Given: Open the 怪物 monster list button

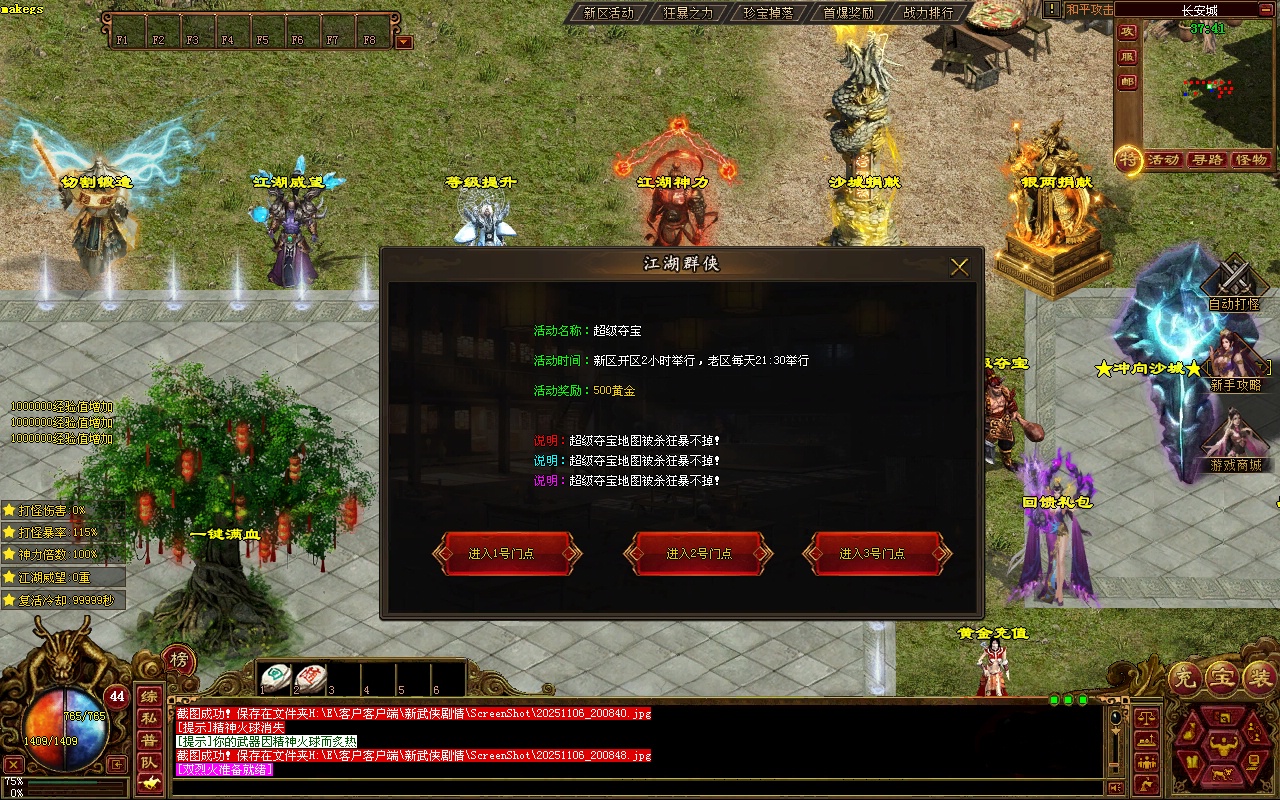Looking at the screenshot, I should point(1251,160).
